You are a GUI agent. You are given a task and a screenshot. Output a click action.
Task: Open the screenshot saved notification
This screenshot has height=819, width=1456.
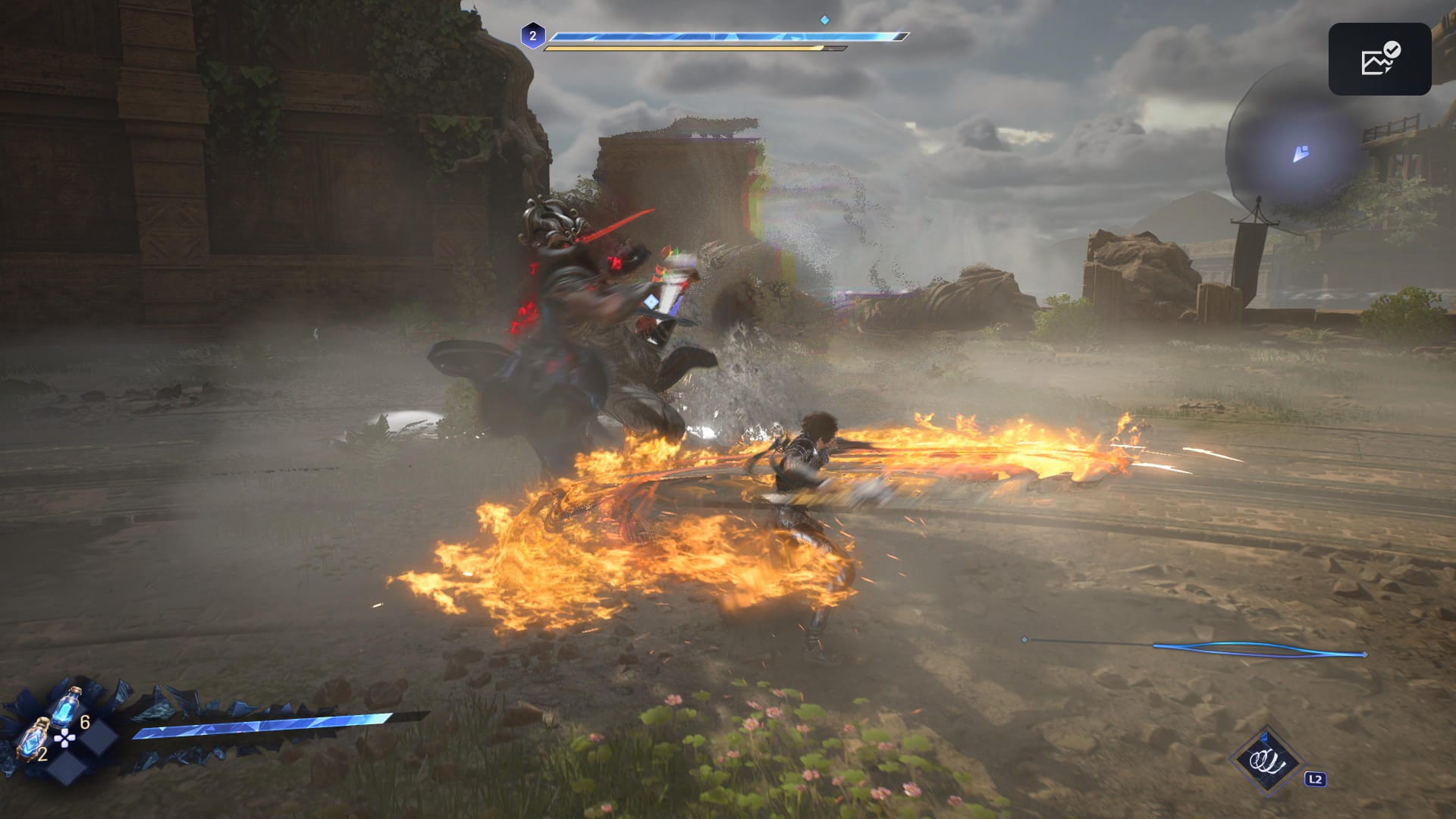coord(1379,59)
